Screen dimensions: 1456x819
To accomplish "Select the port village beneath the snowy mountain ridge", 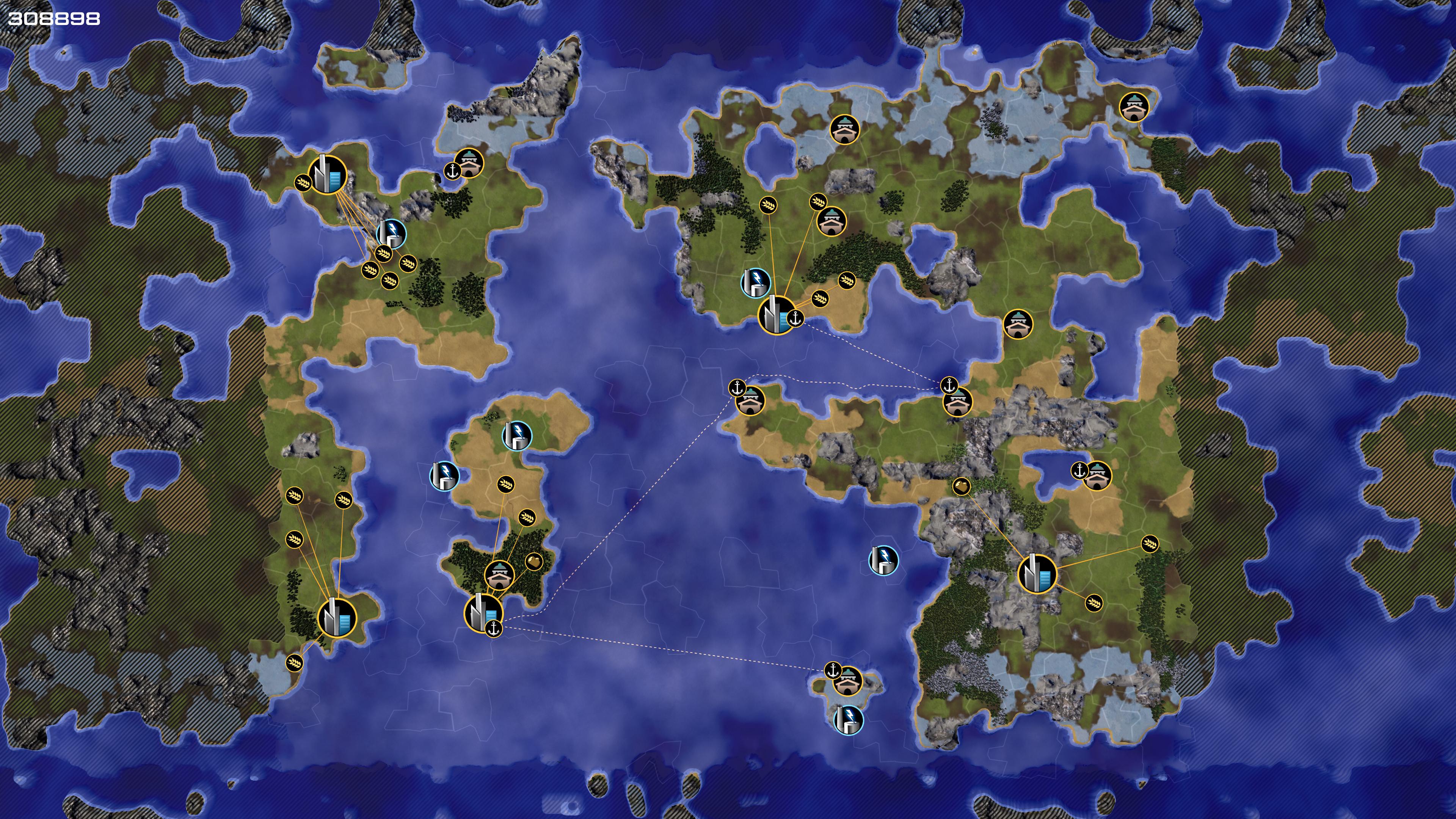I will (x=469, y=163).
